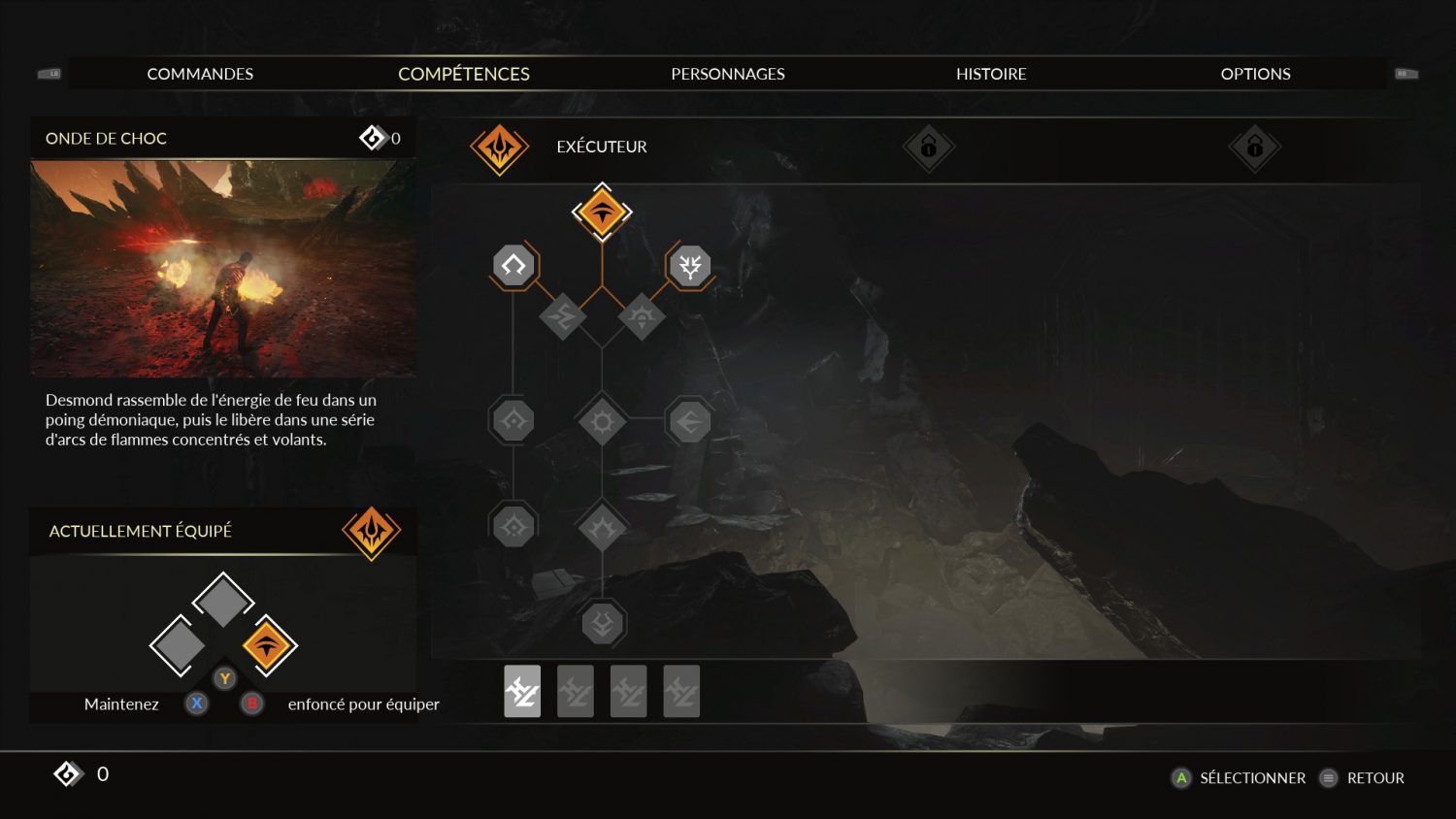Choose the unlocked upward-chevron octagon skill node

(x=513, y=265)
